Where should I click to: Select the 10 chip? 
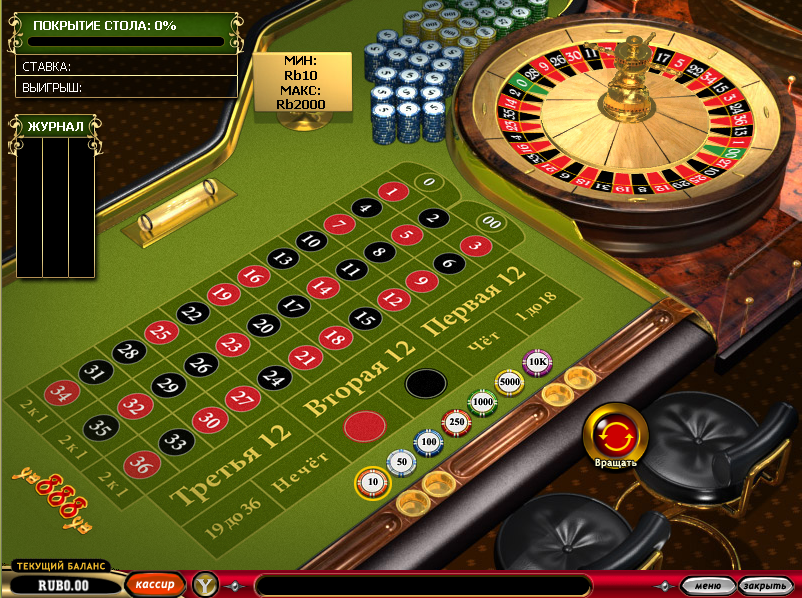coord(372,483)
